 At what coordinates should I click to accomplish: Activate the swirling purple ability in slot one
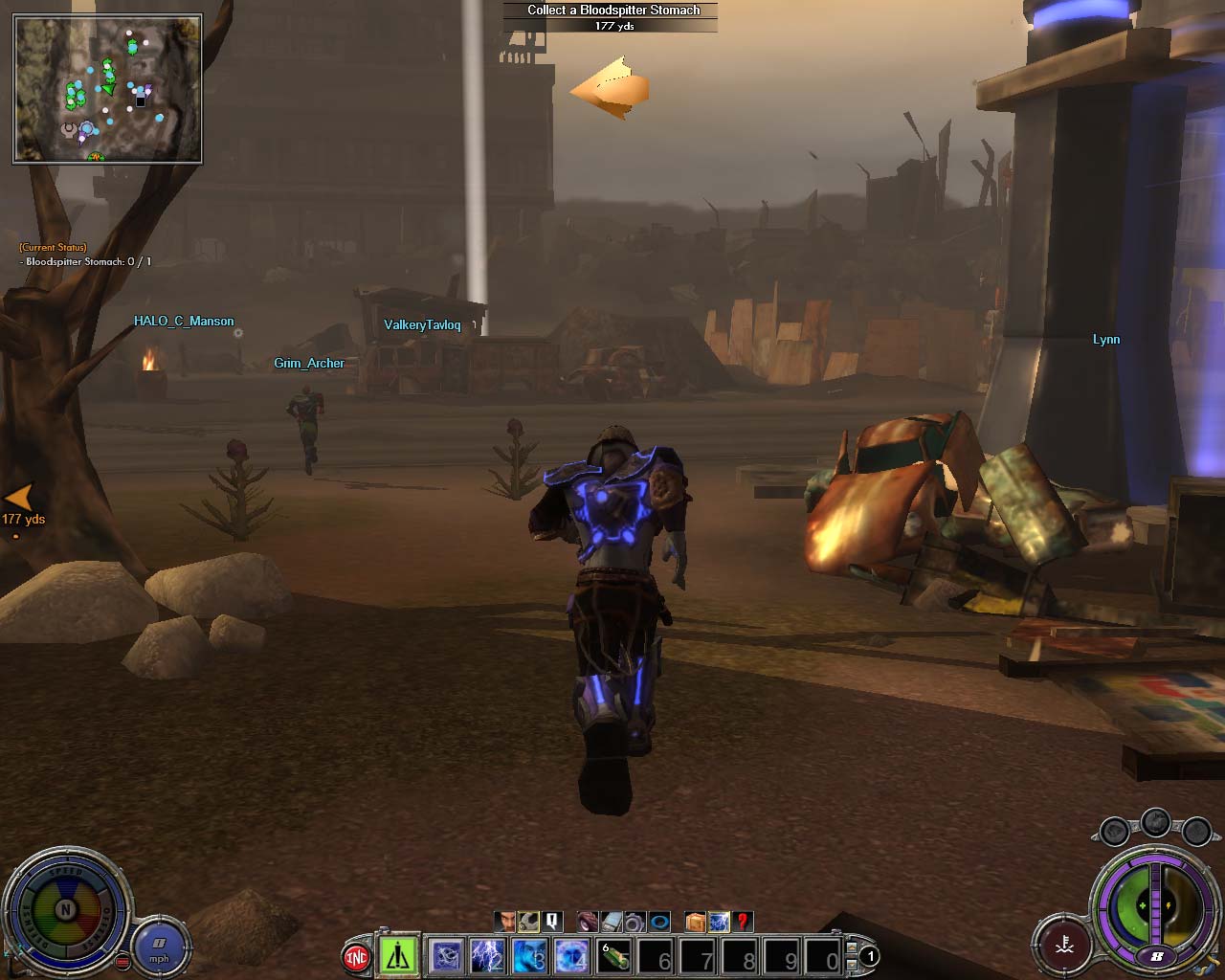447,955
